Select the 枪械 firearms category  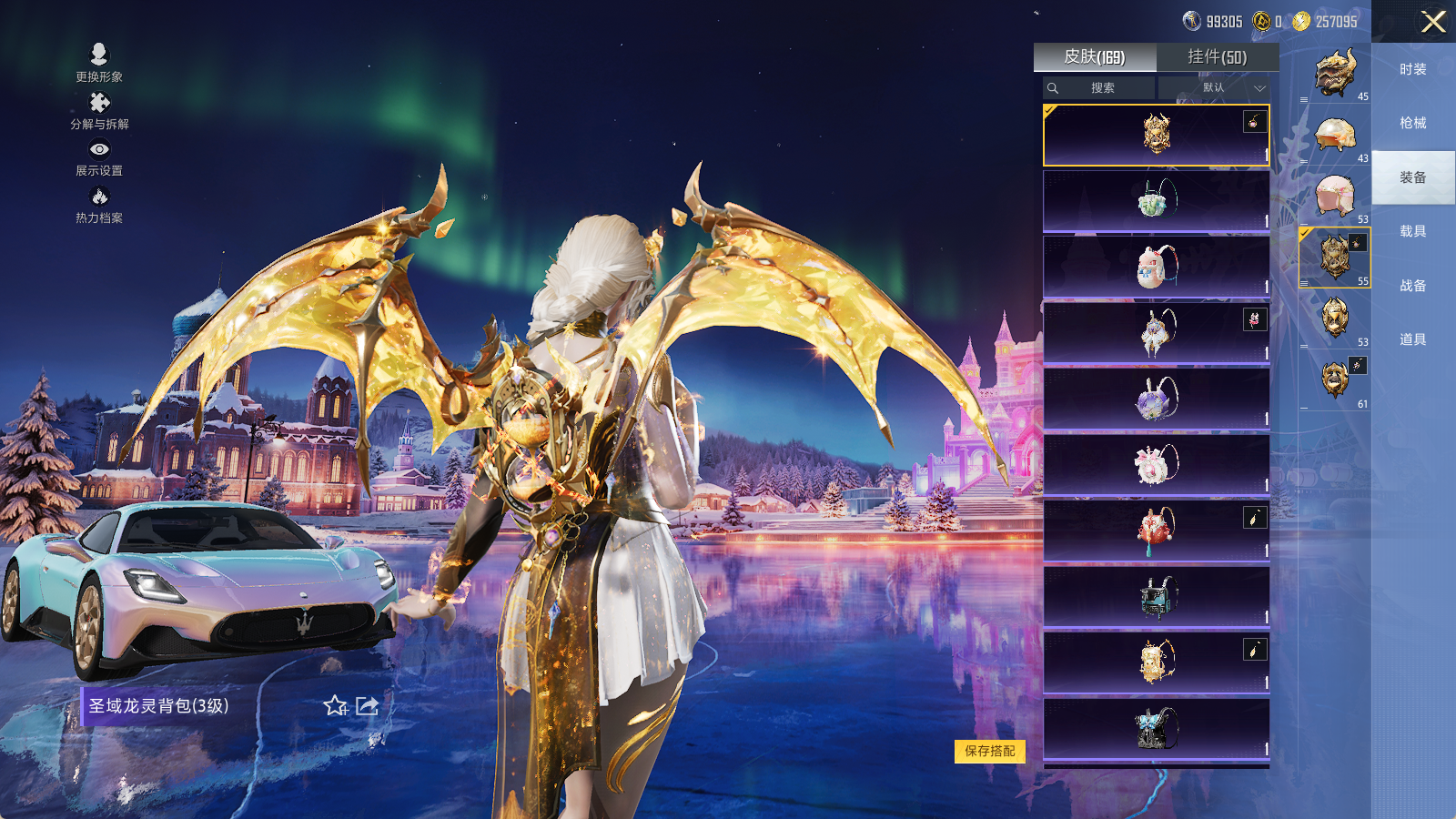point(1412,123)
